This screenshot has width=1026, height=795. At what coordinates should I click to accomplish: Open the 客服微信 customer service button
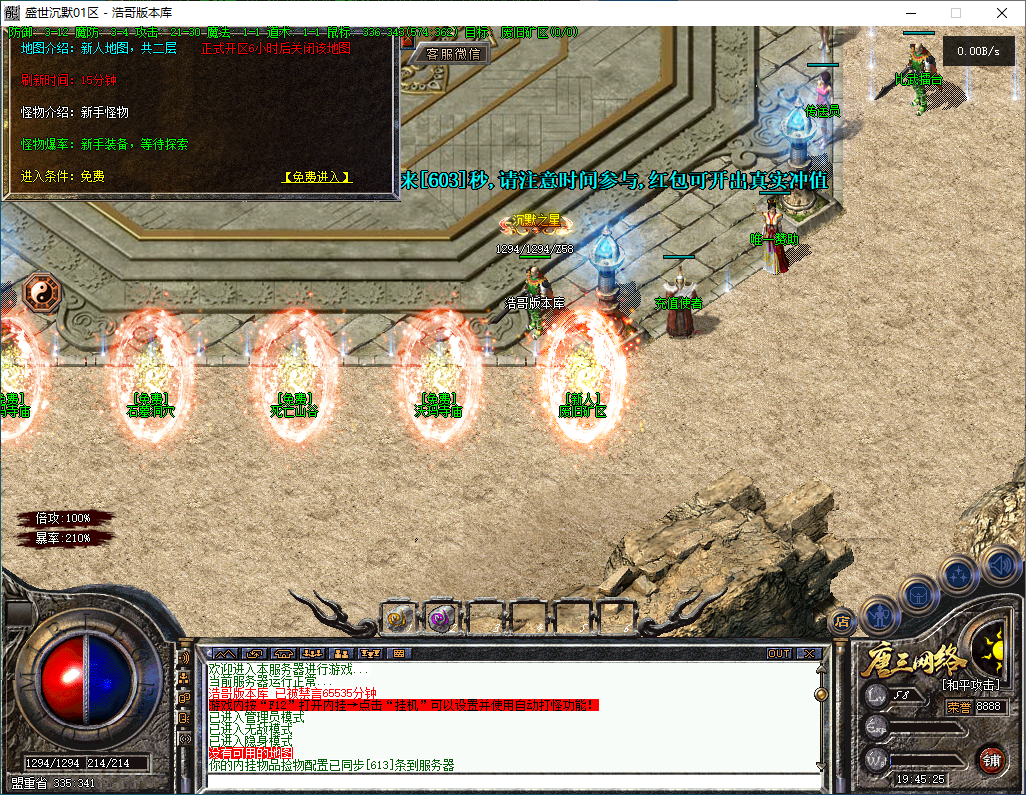pyautogui.click(x=453, y=54)
